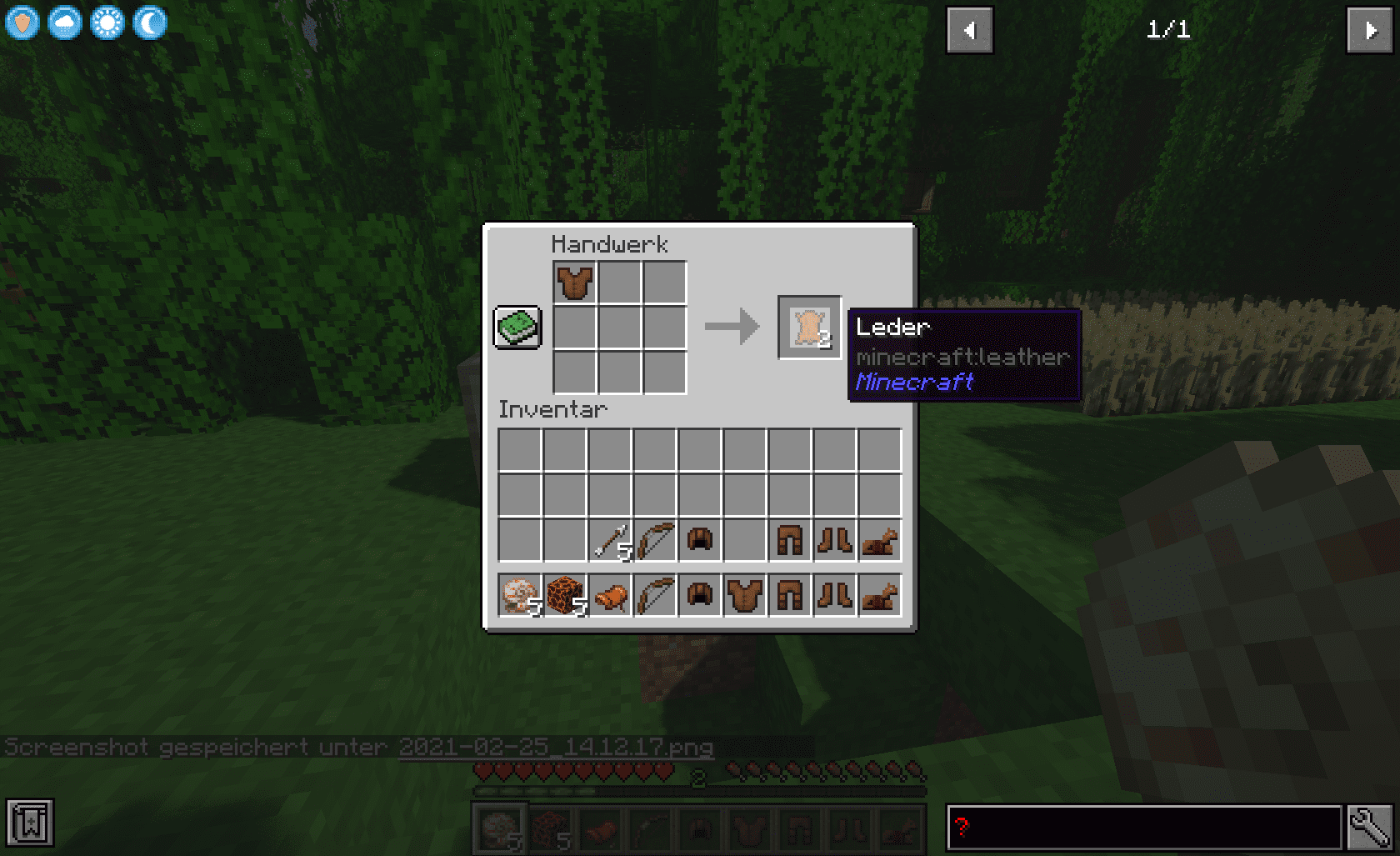Screen dimensions: 1400x856
Task: Pick up the bright orange hide item
Action: (x=611, y=597)
